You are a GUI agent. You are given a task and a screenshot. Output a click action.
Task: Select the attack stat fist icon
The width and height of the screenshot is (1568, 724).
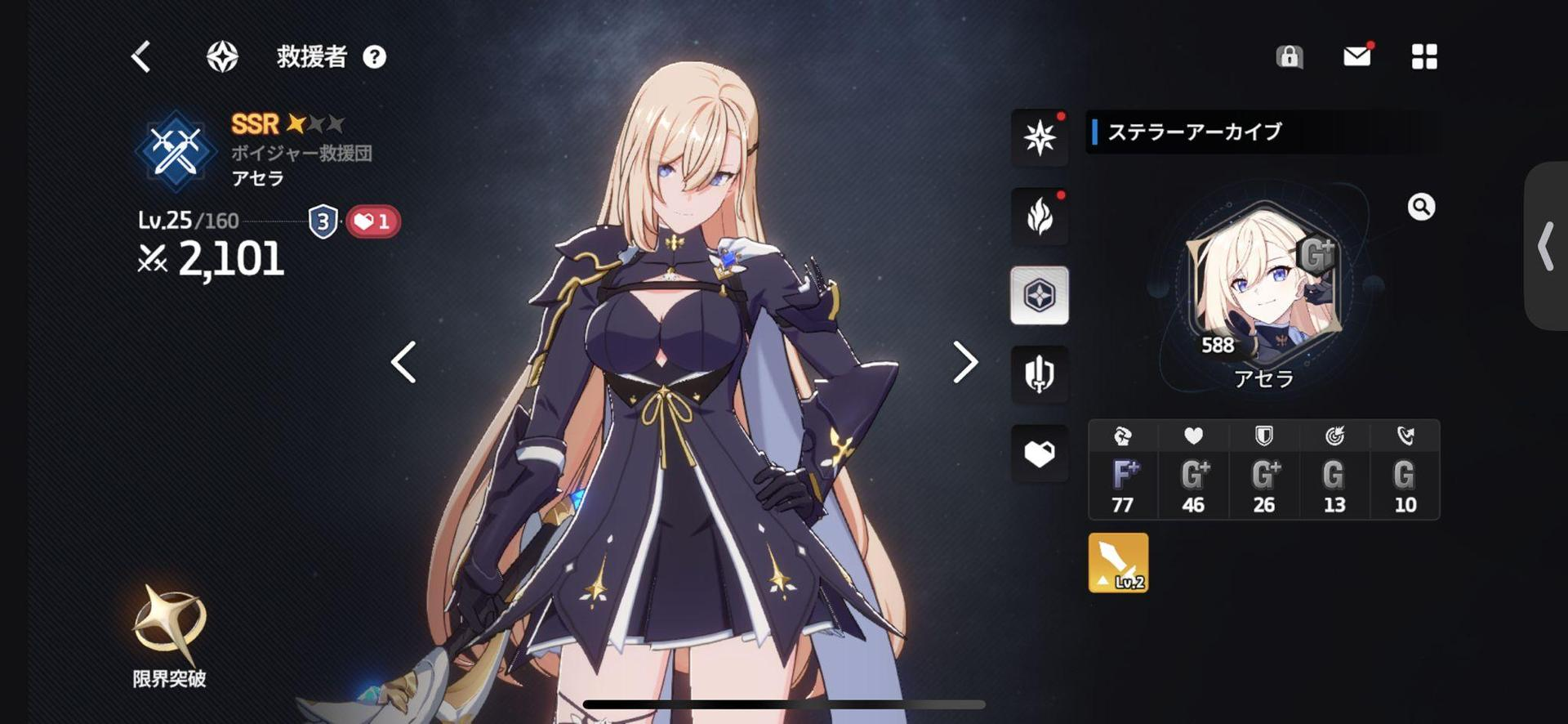point(1122,436)
